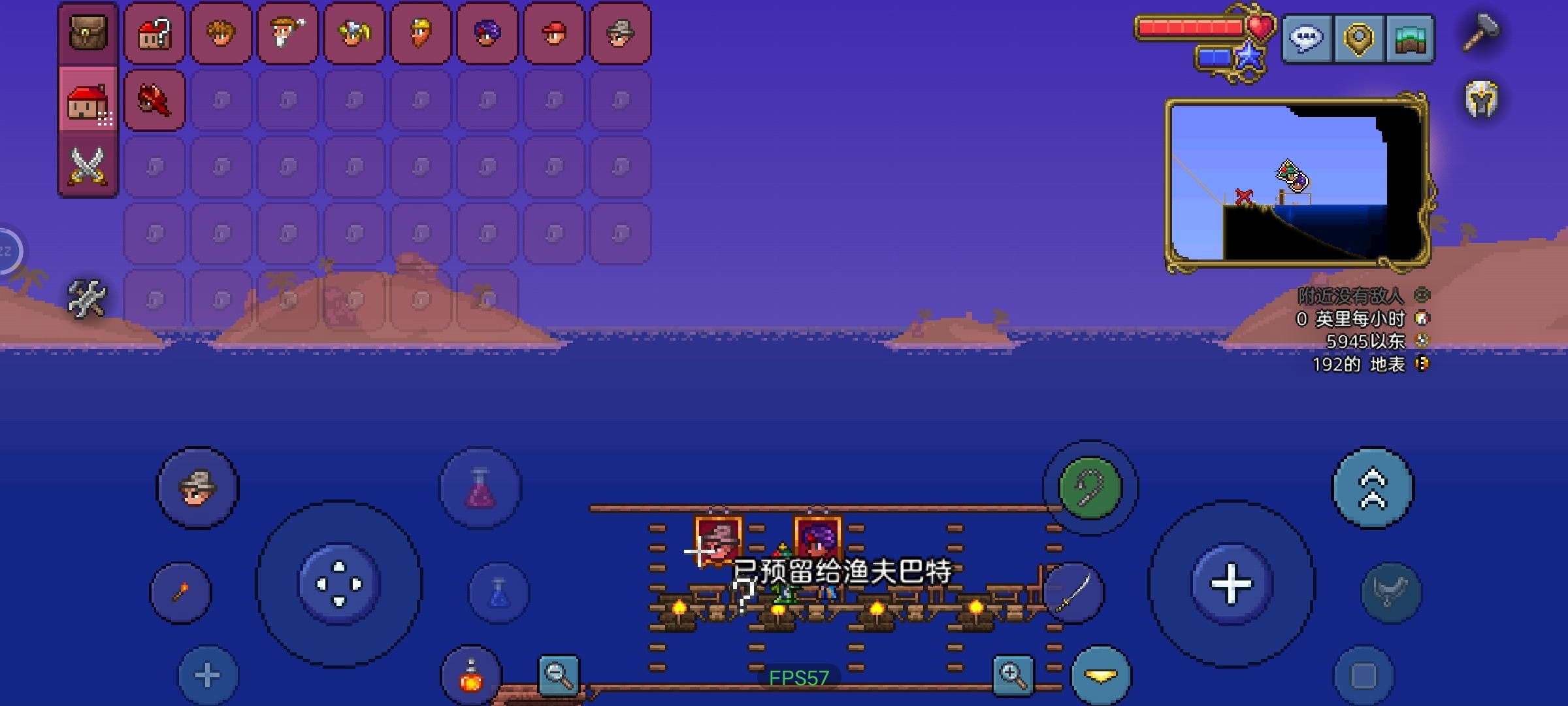Toggle the biome map view button
1568x706 pixels.
(x=1409, y=38)
